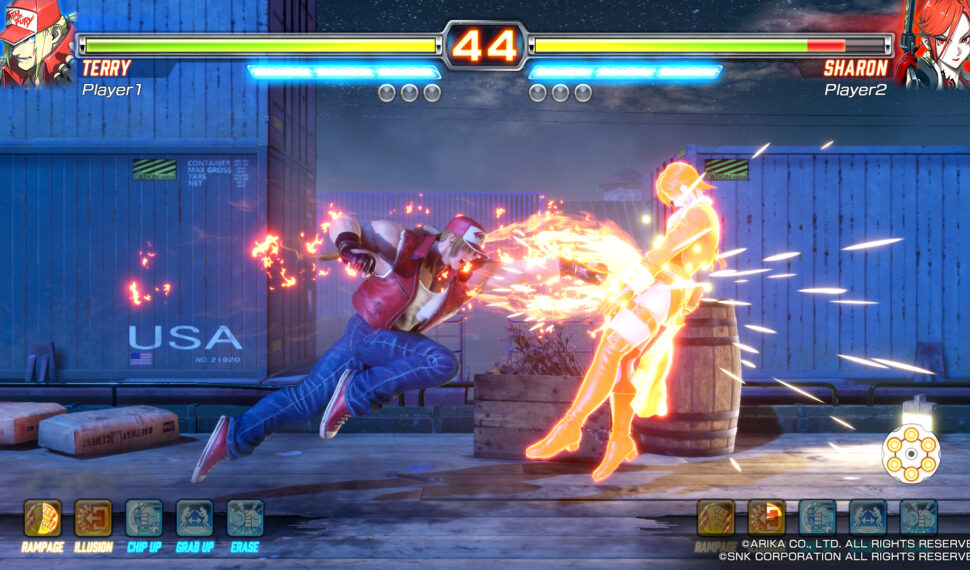Viewport: 970px width, 570px height.
Task: Click Sharon's character portrait
Action: (x=932, y=42)
